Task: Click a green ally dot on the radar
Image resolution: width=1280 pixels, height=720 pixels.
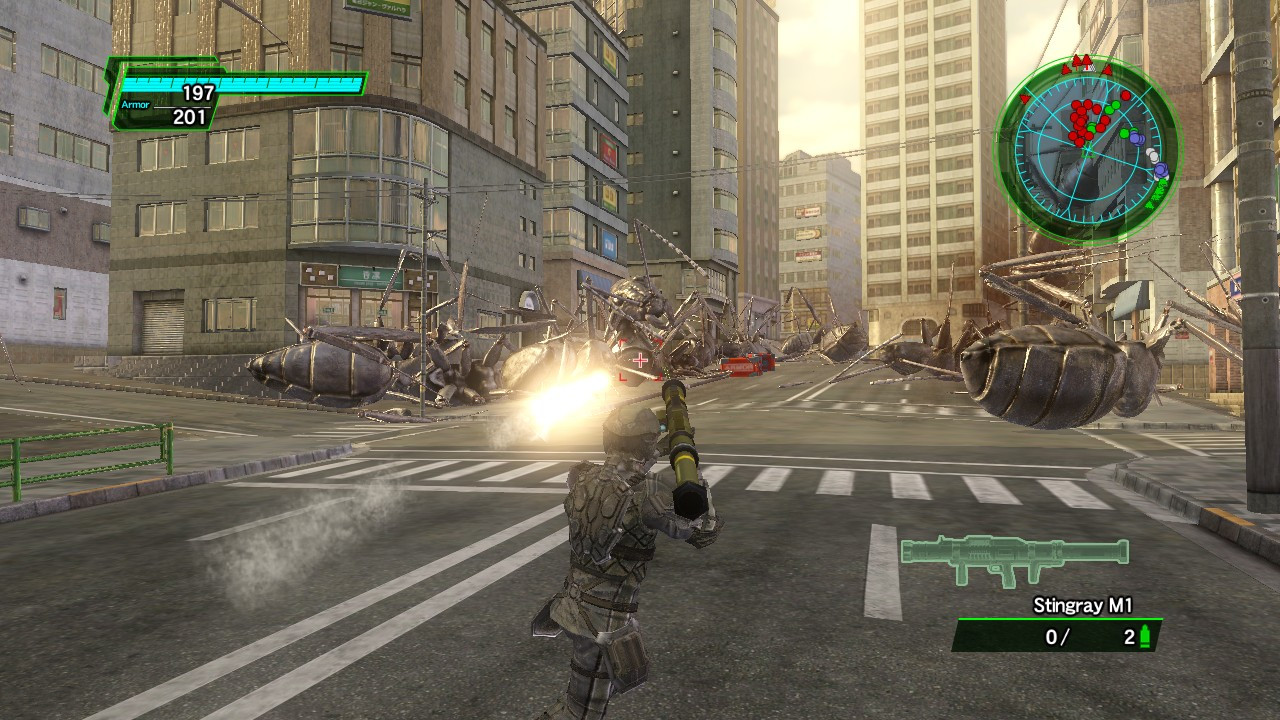Action: [x=1114, y=107]
